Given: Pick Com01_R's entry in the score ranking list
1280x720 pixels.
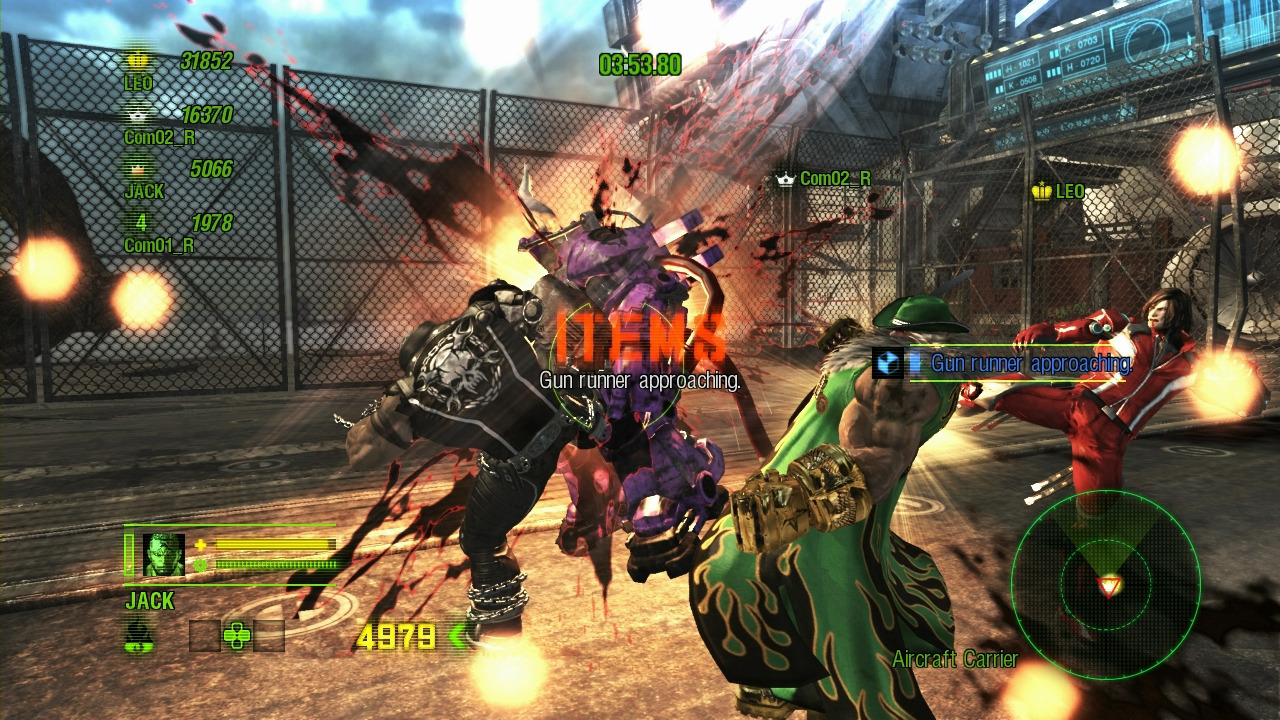Looking at the screenshot, I should (x=178, y=232).
